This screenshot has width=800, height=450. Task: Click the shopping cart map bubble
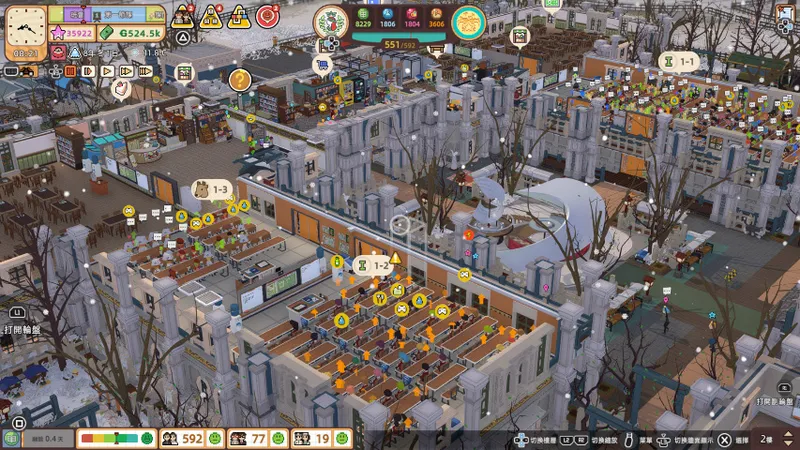(x=323, y=64)
